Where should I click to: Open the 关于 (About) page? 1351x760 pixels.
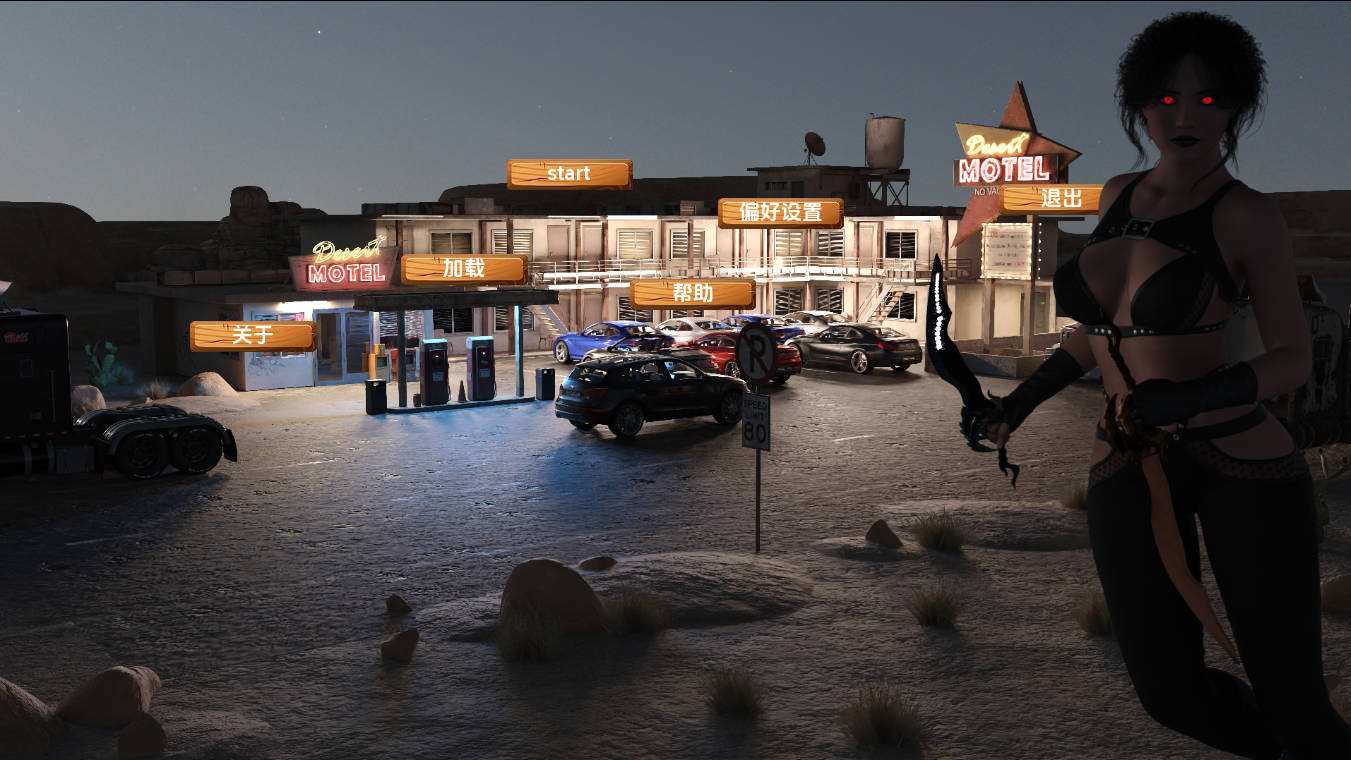tap(252, 336)
